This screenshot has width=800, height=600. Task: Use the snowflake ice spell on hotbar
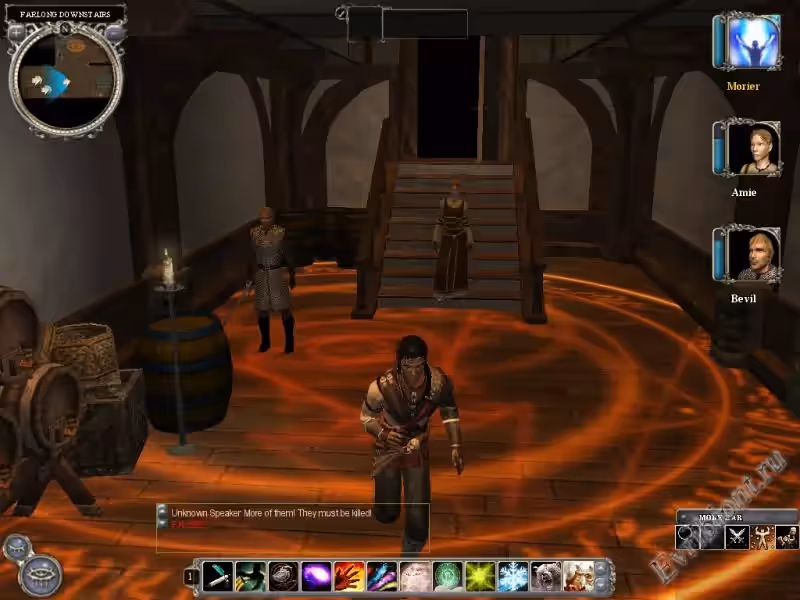click(x=513, y=576)
